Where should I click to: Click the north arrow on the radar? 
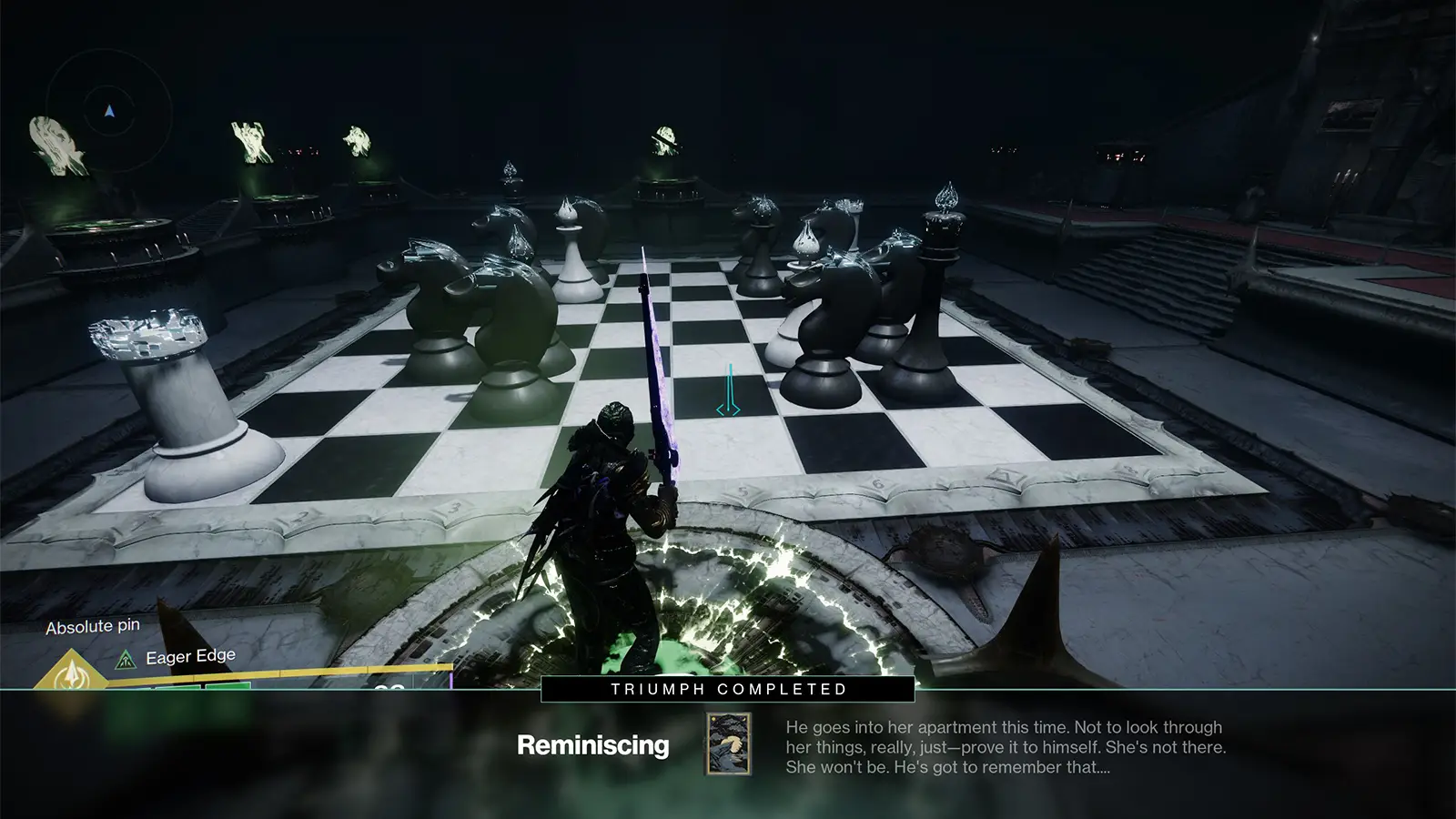point(107,111)
